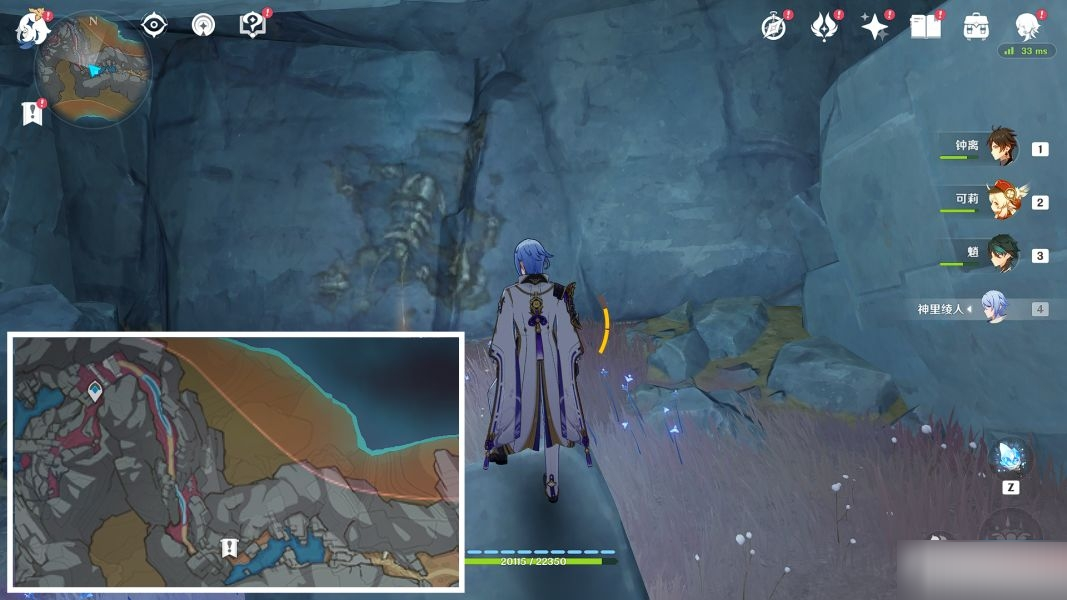Open the spiral abyss-style icon with red alert
Image resolution: width=1067 pixels, height=600 pixels.
tap(824, 27)
